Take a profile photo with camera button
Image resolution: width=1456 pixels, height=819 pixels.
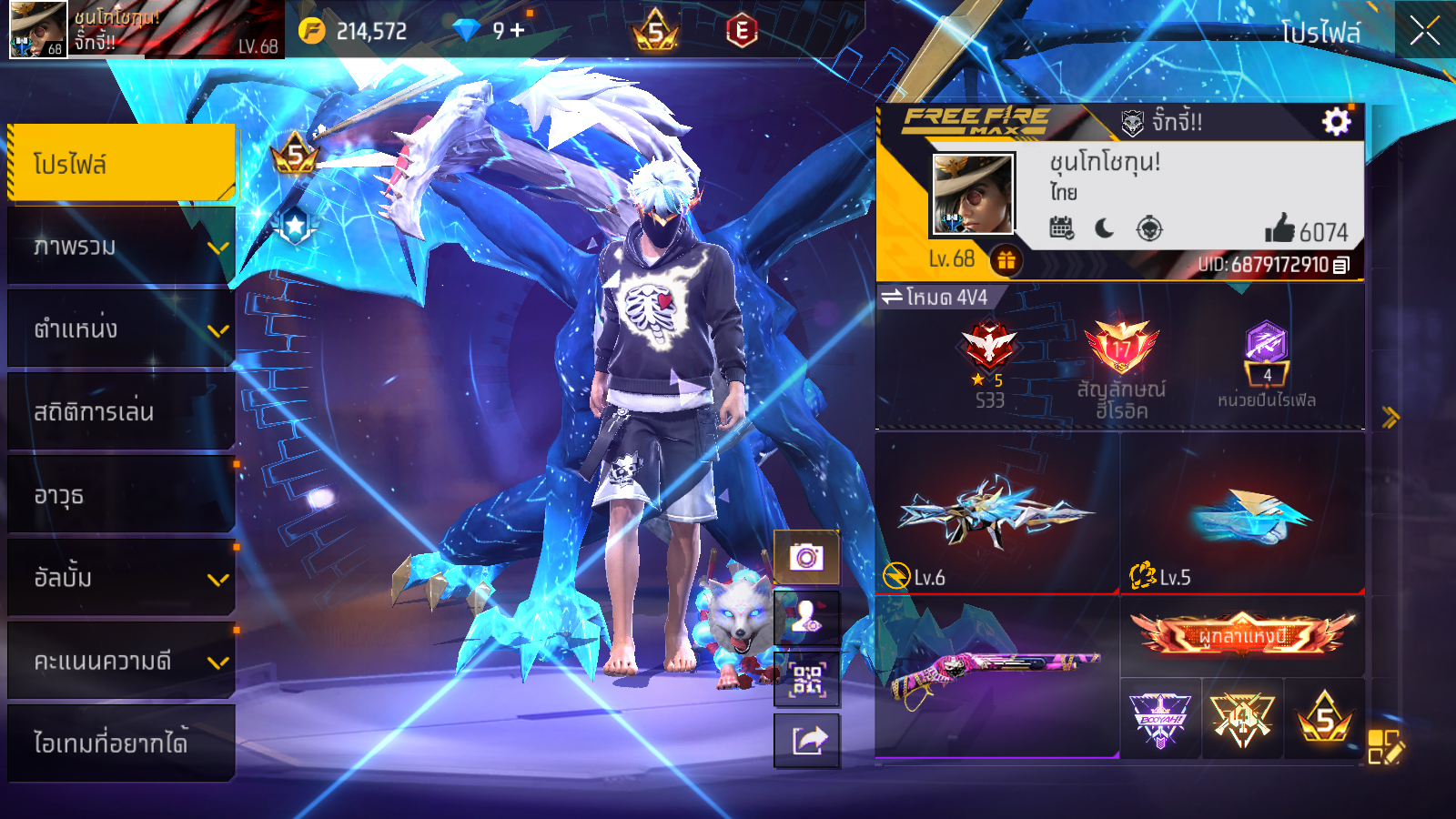click(806, 557)
